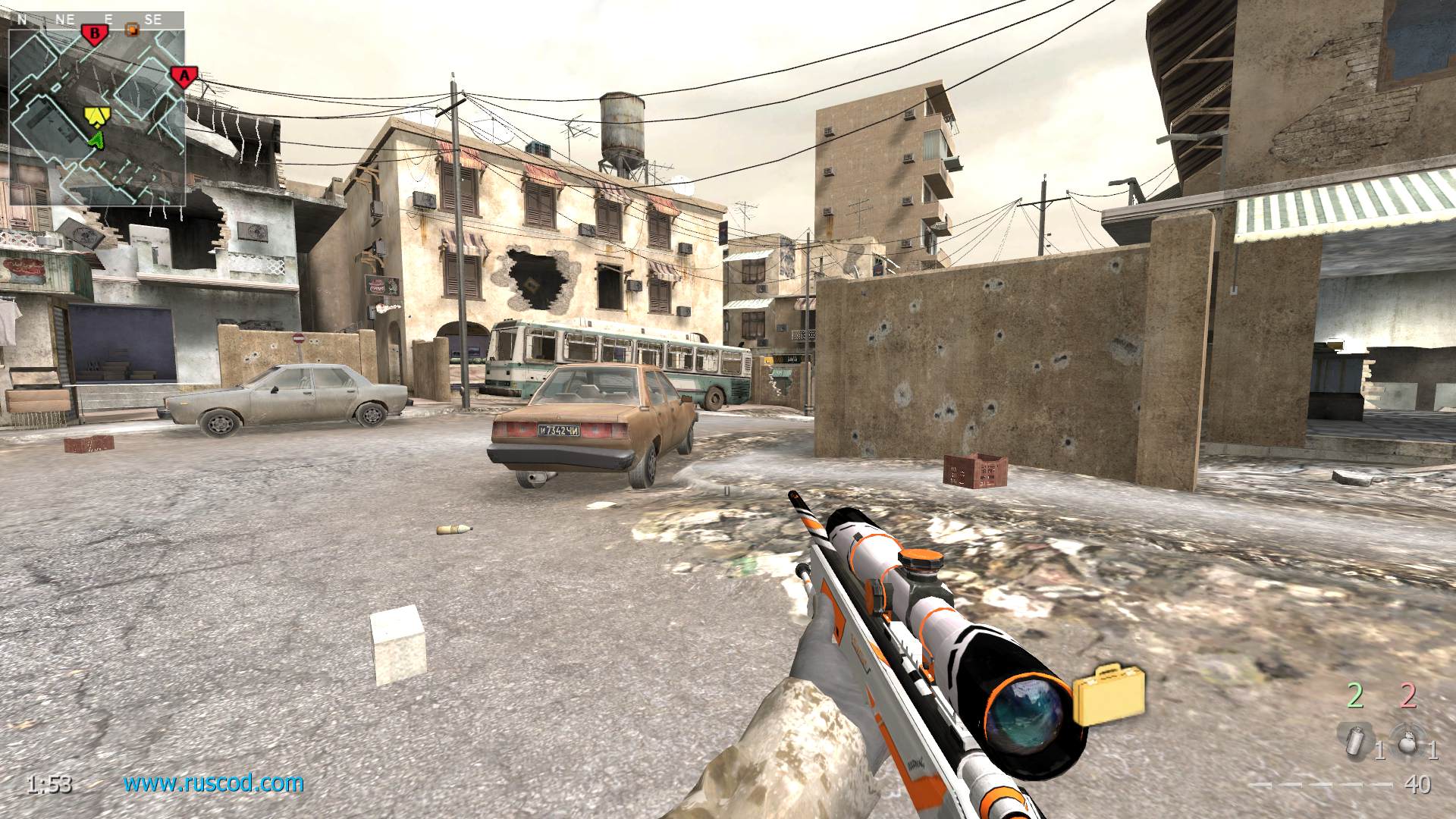Click the orange square marker on the compass

pos(132,30)
